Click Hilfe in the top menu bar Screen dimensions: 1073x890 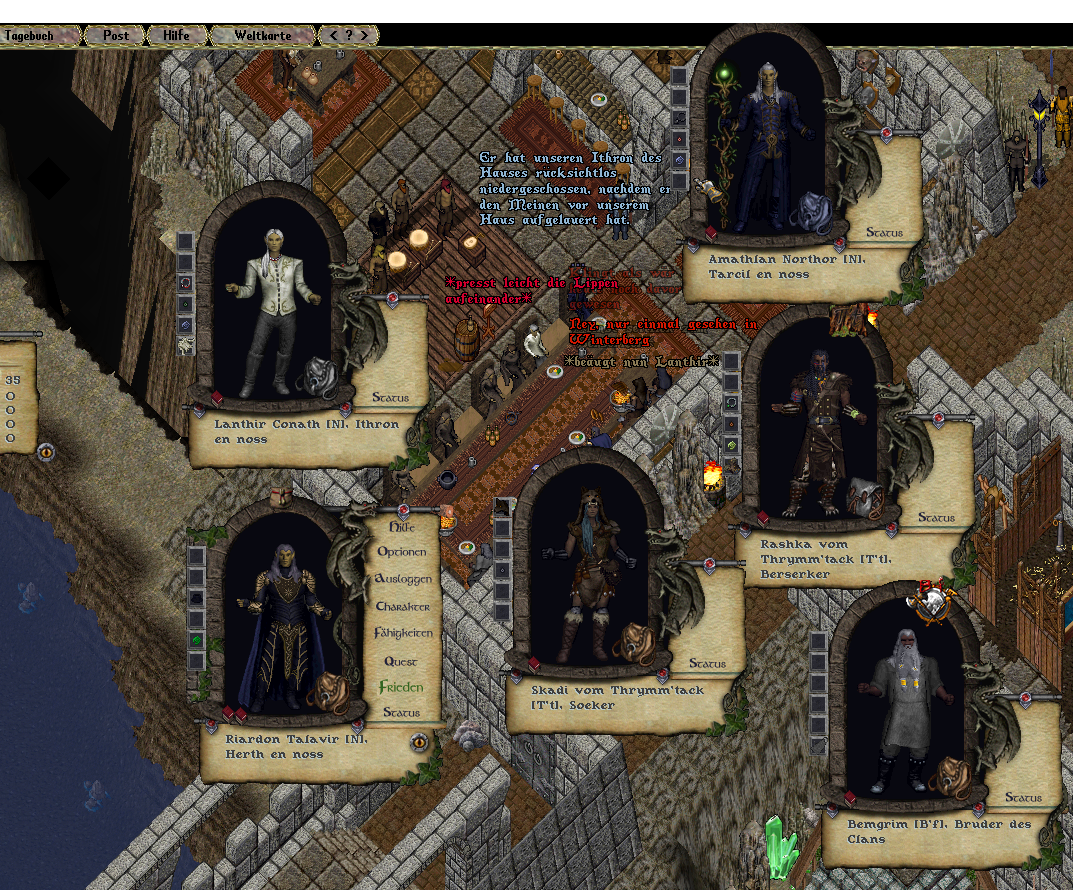176,35
